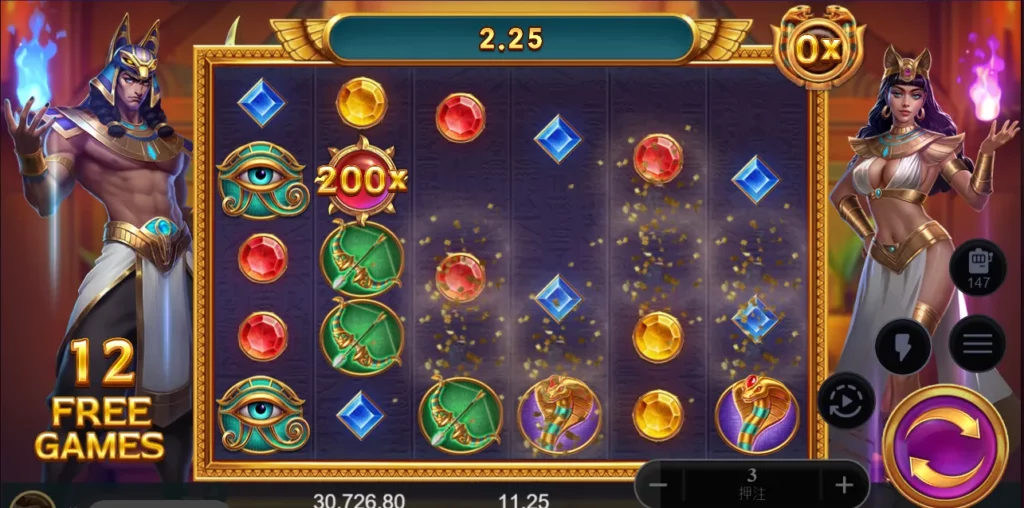Click the slot machine icon showing 147
This screenshot has width=1024, height=508.
click(978, 267)
